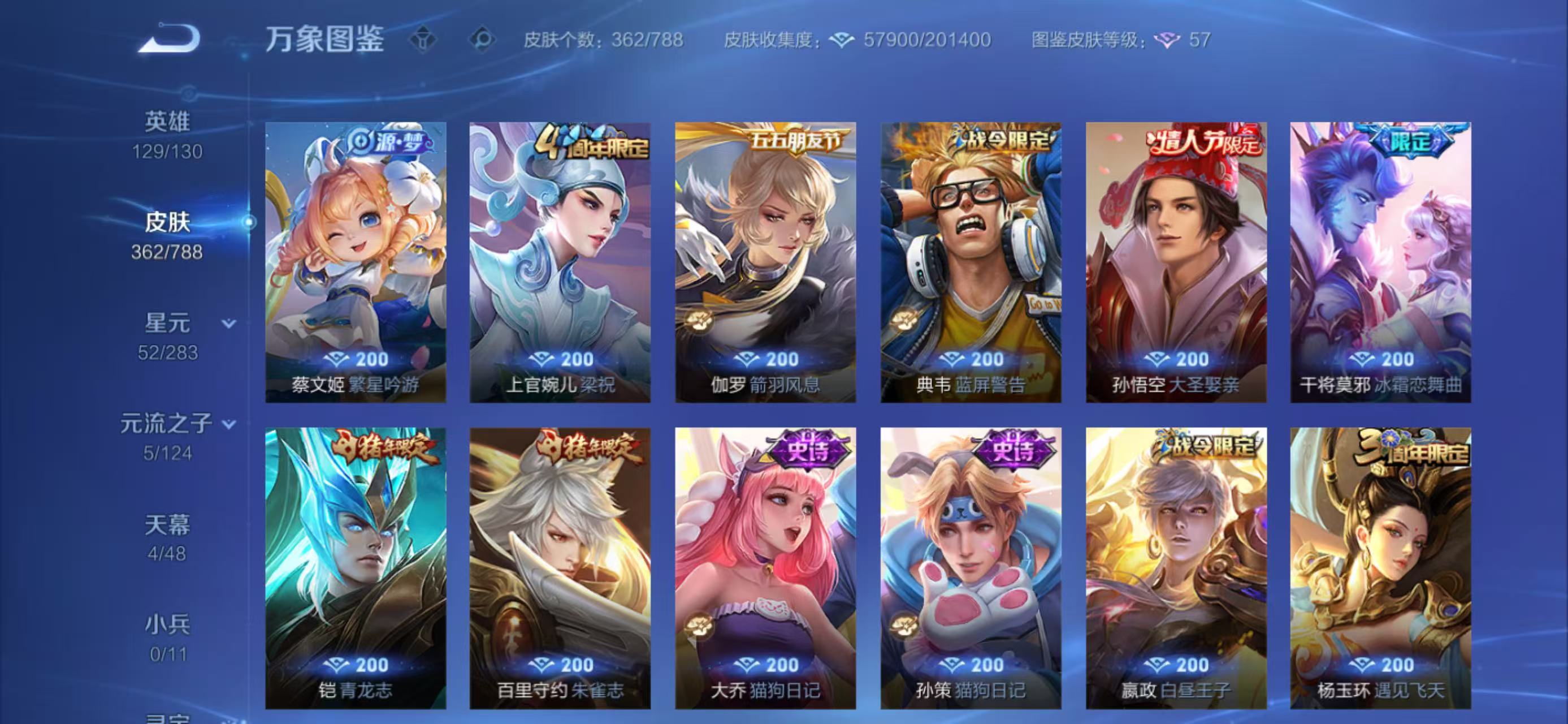Open the 天幕 category in sidebar
The height and width of the screenshot is (724, 1568).
[168, 525]
